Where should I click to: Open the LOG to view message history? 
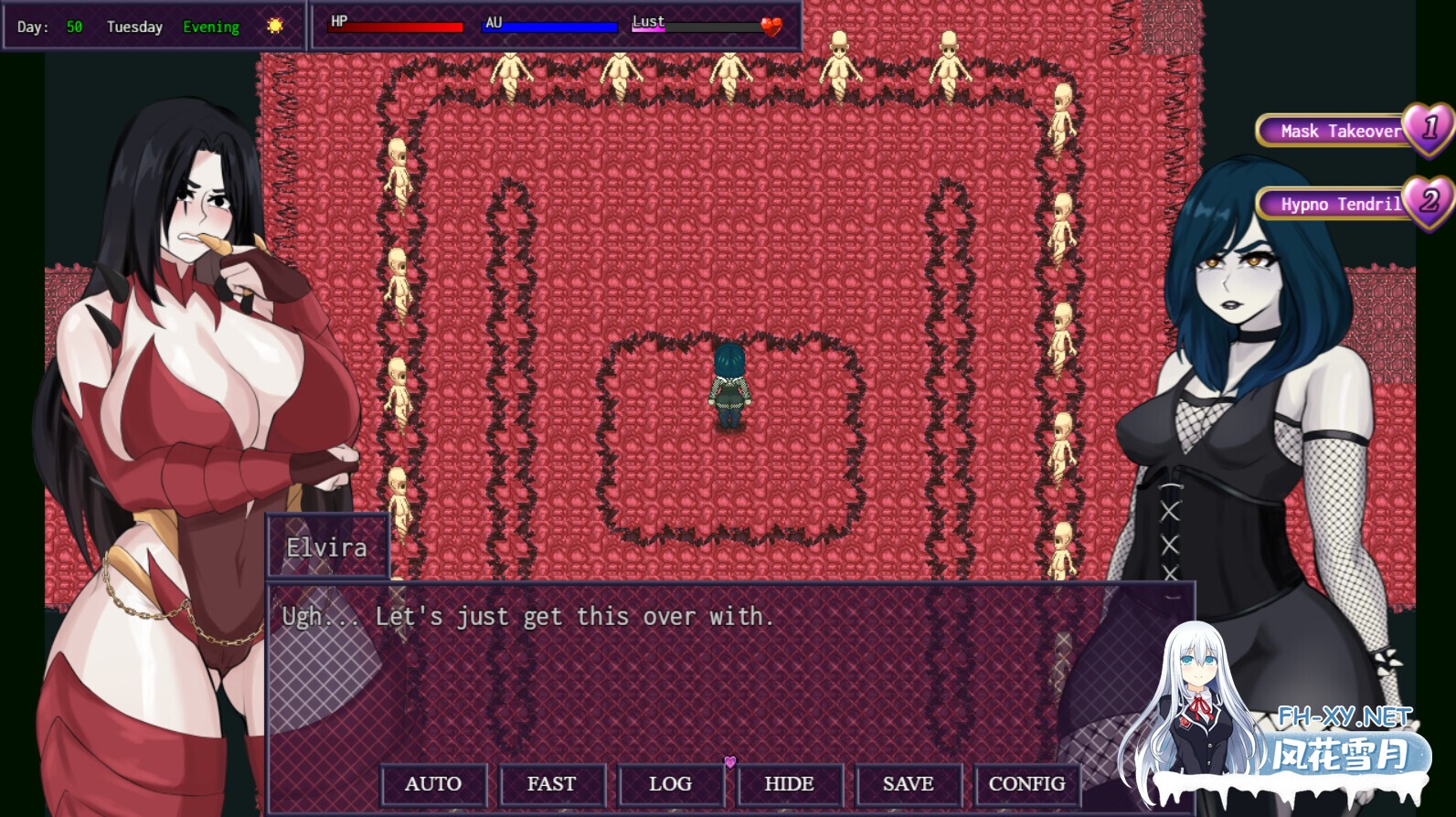click(671, 783)
